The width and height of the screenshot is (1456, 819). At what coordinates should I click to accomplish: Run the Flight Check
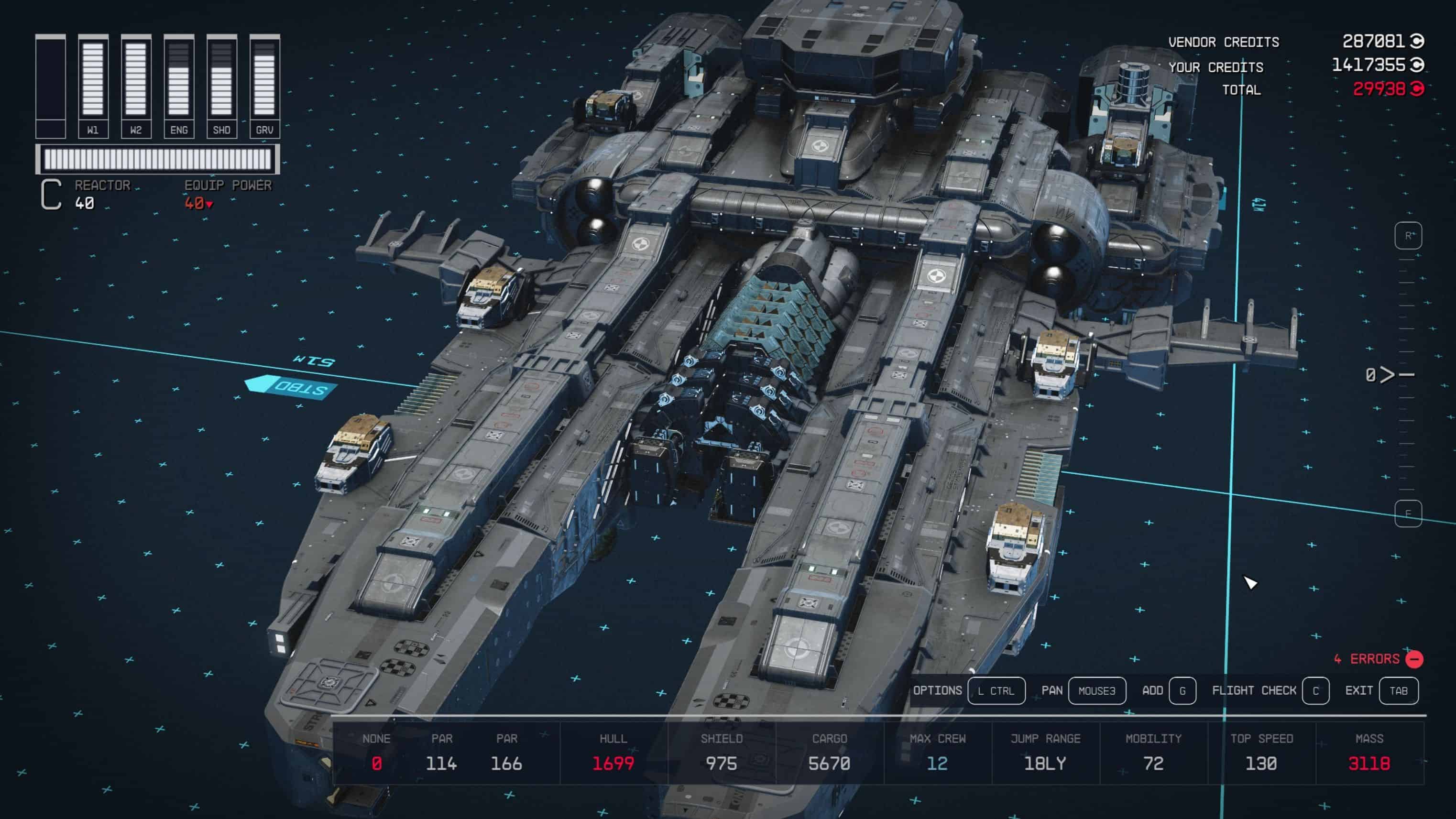pos(1315,691)
